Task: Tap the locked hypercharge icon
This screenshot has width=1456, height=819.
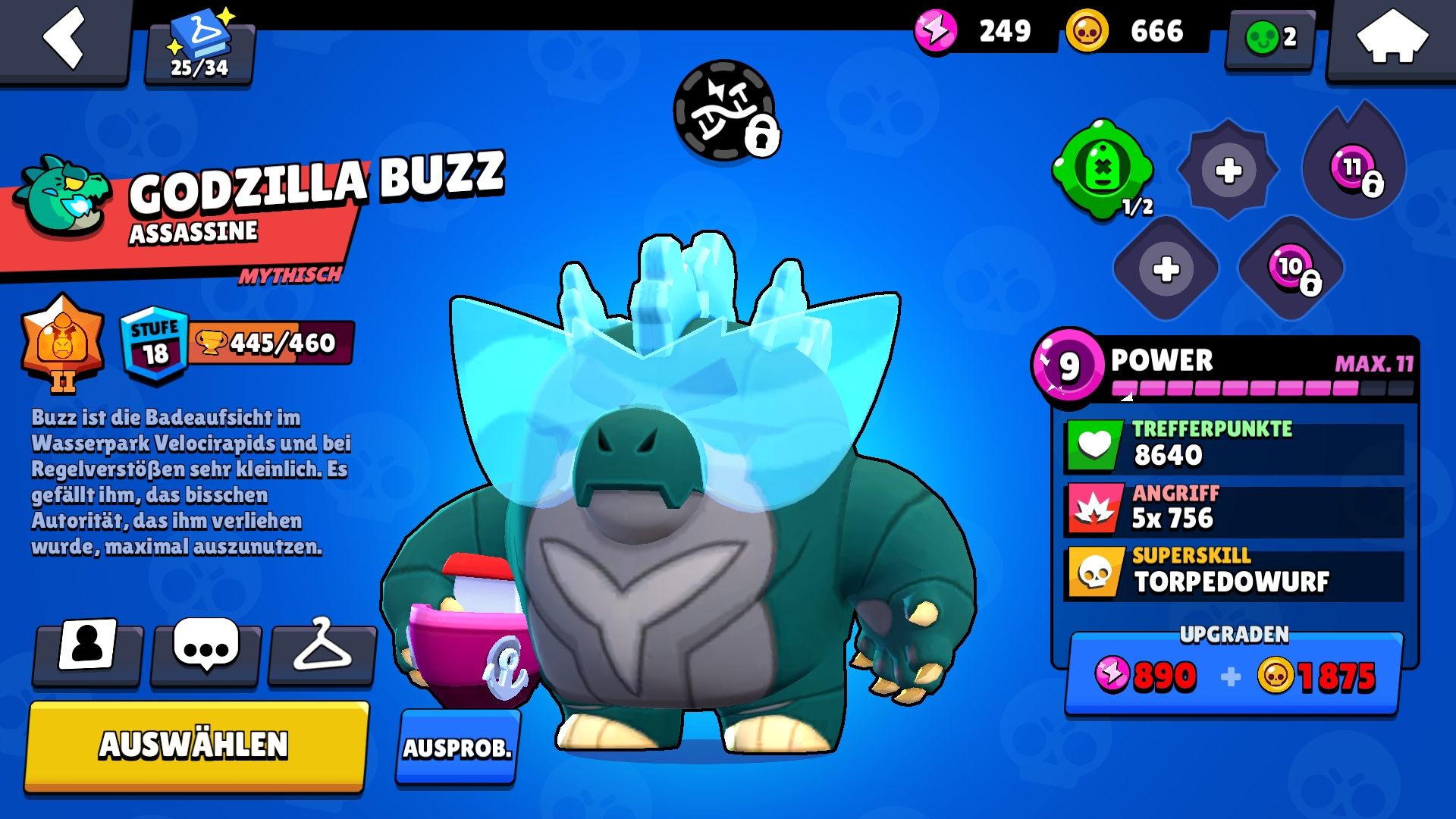Action: click(x=726, y=111)
